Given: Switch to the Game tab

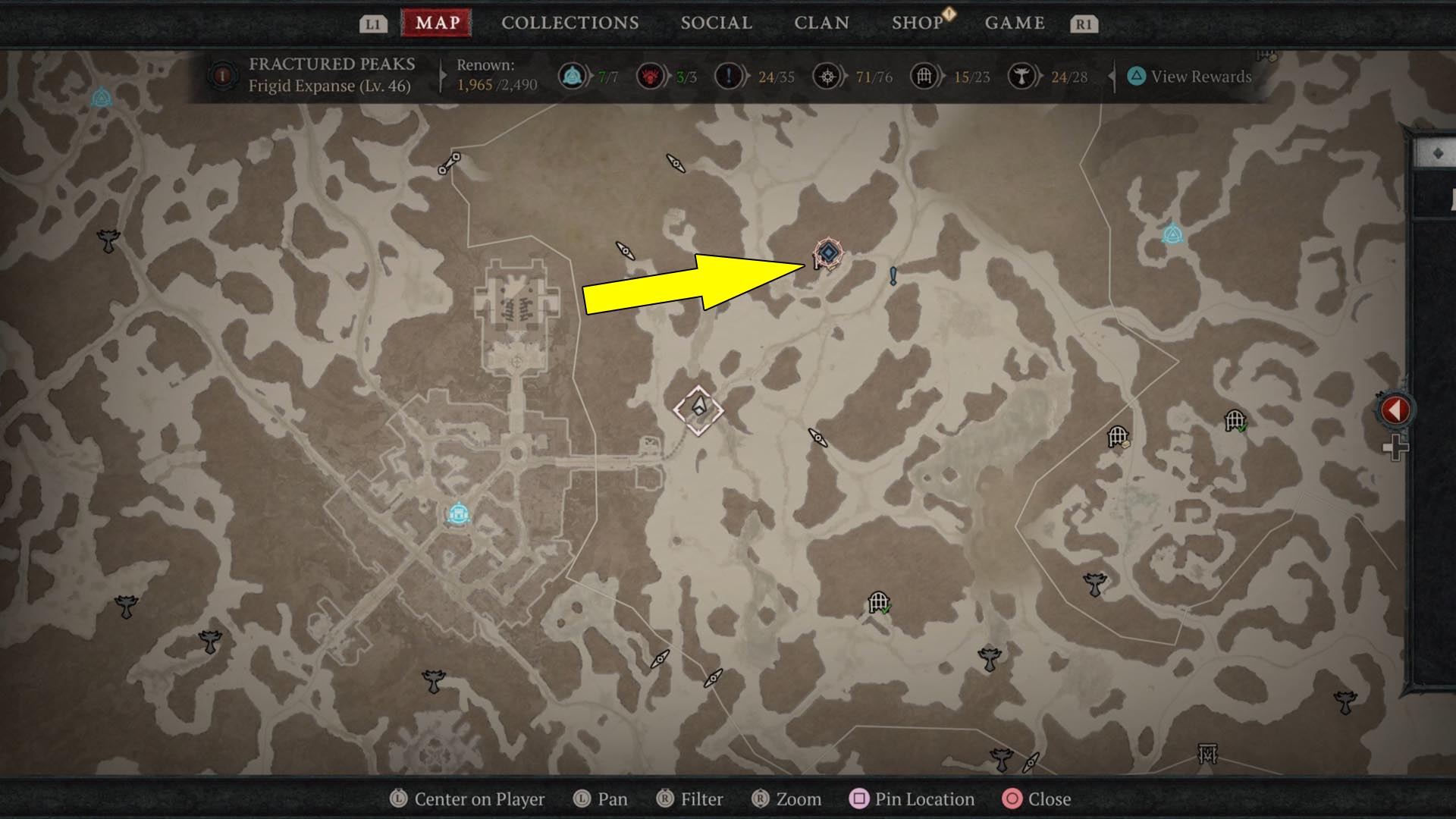Looking at the screenshot, I should (x=1015, y=23).
